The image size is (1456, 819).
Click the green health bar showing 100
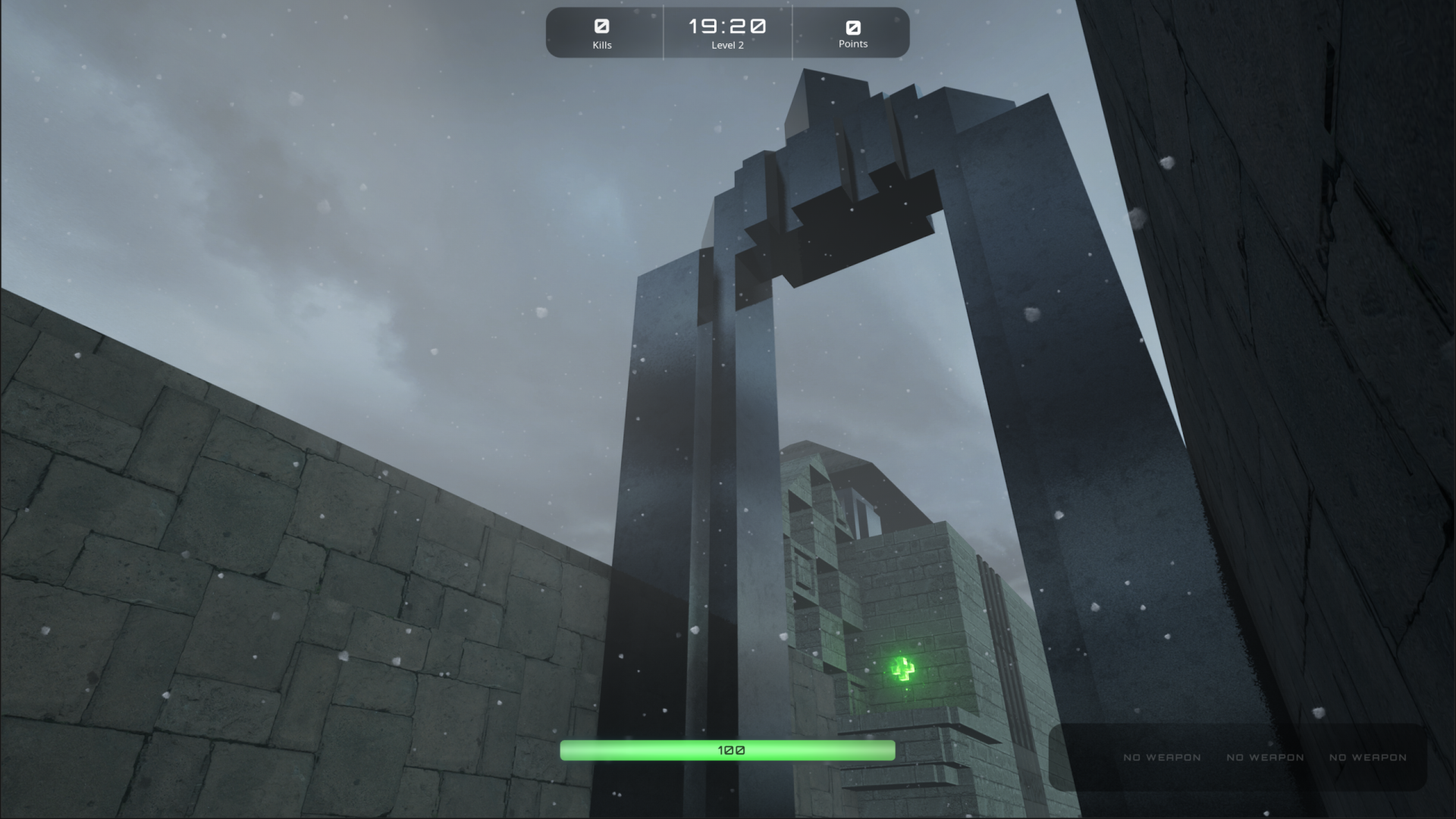tap(727, 749)
